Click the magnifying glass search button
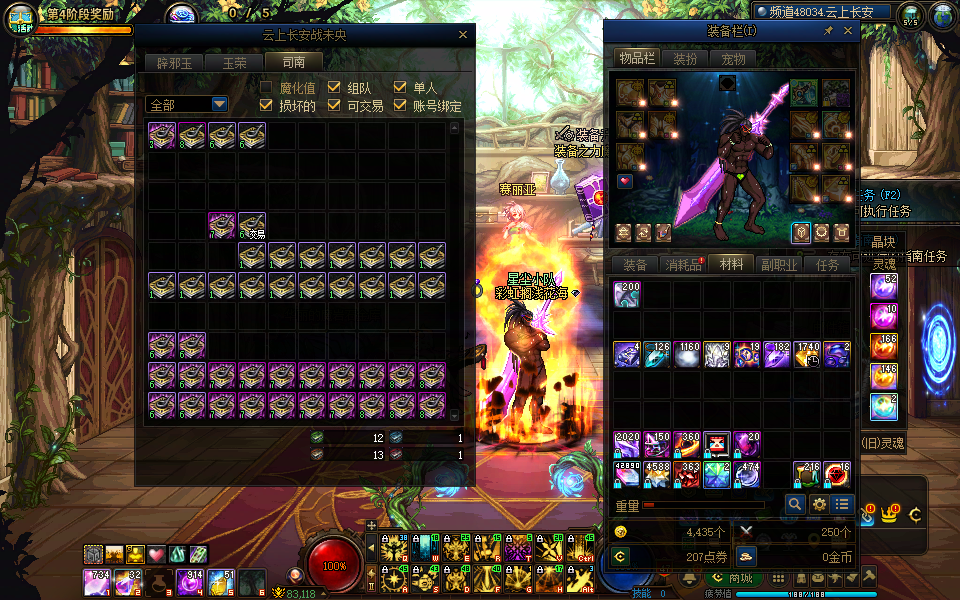960x600 pixels. click(795, 505)
